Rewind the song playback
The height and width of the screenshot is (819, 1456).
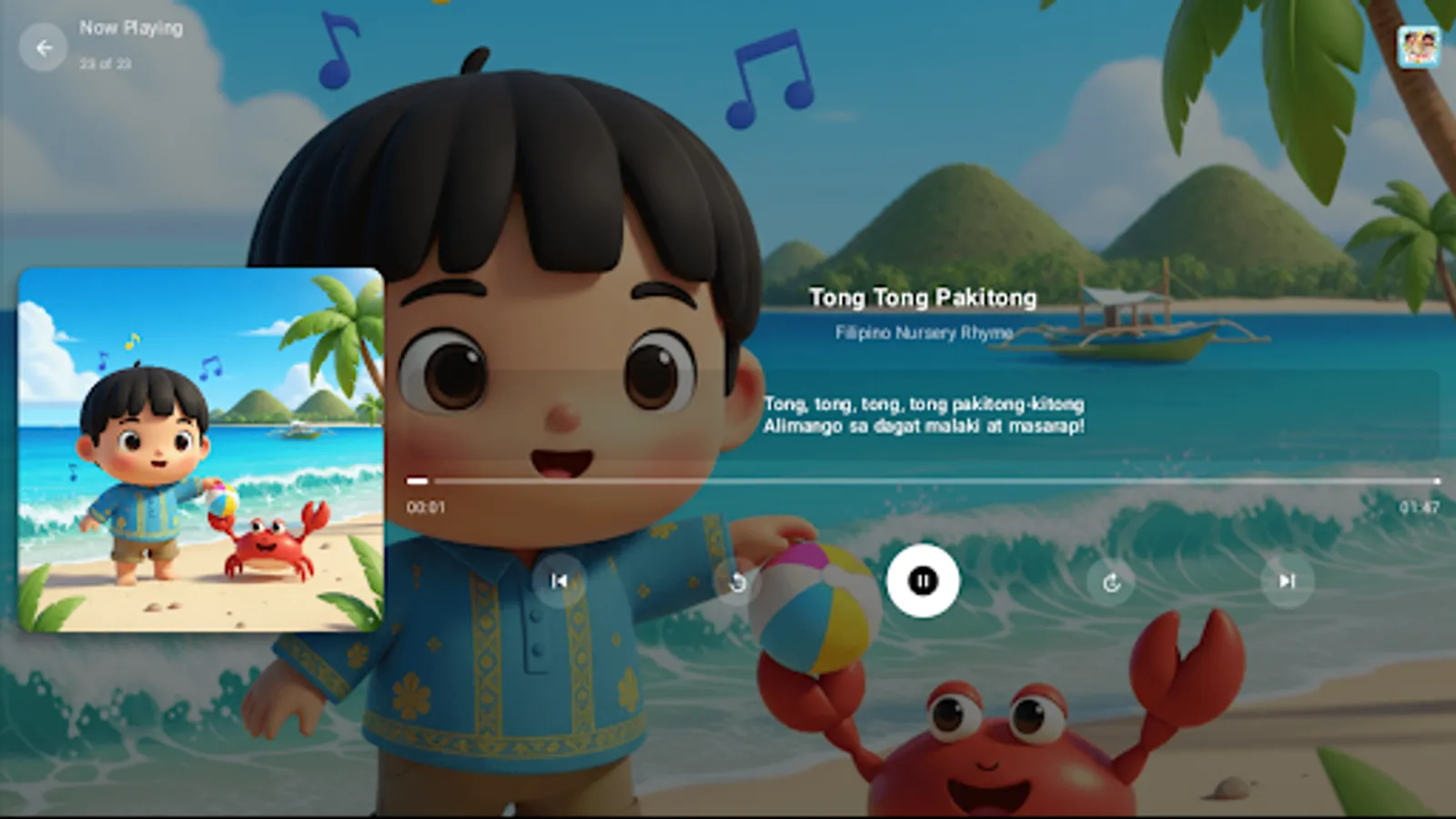click(x=739, y=582)
